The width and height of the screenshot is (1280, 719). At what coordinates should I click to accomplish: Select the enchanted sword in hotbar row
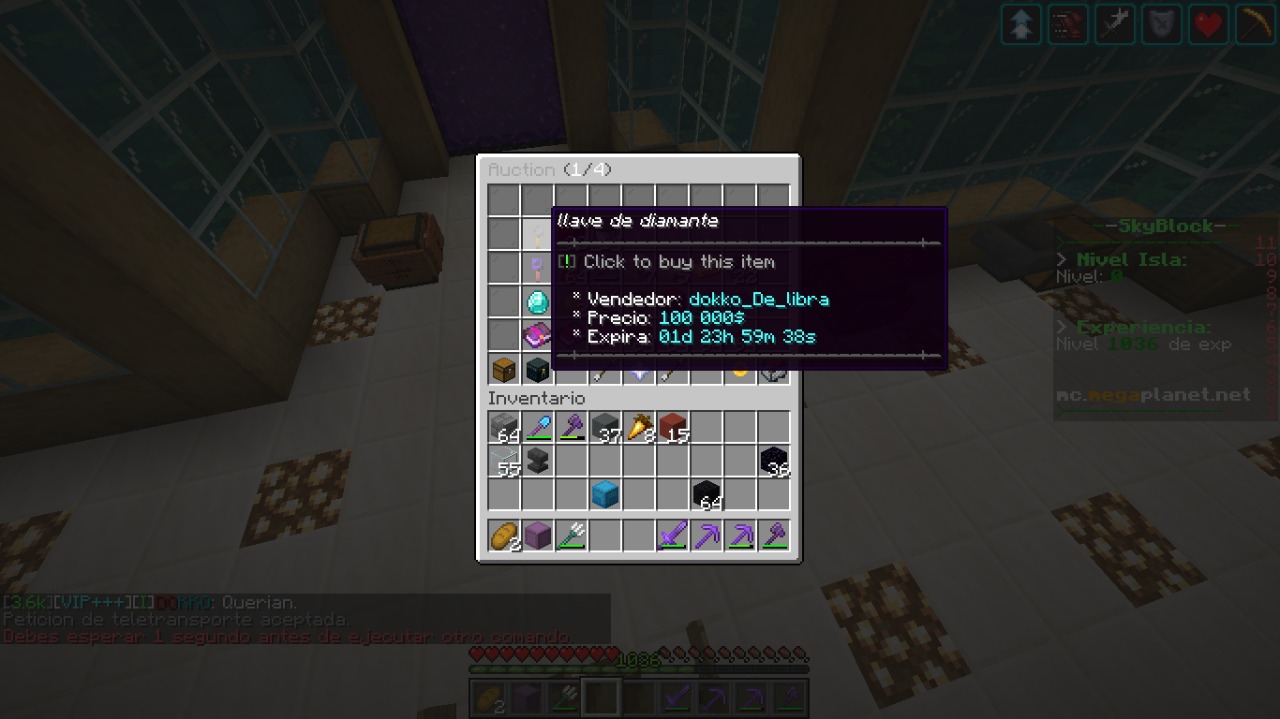(673, 536)
